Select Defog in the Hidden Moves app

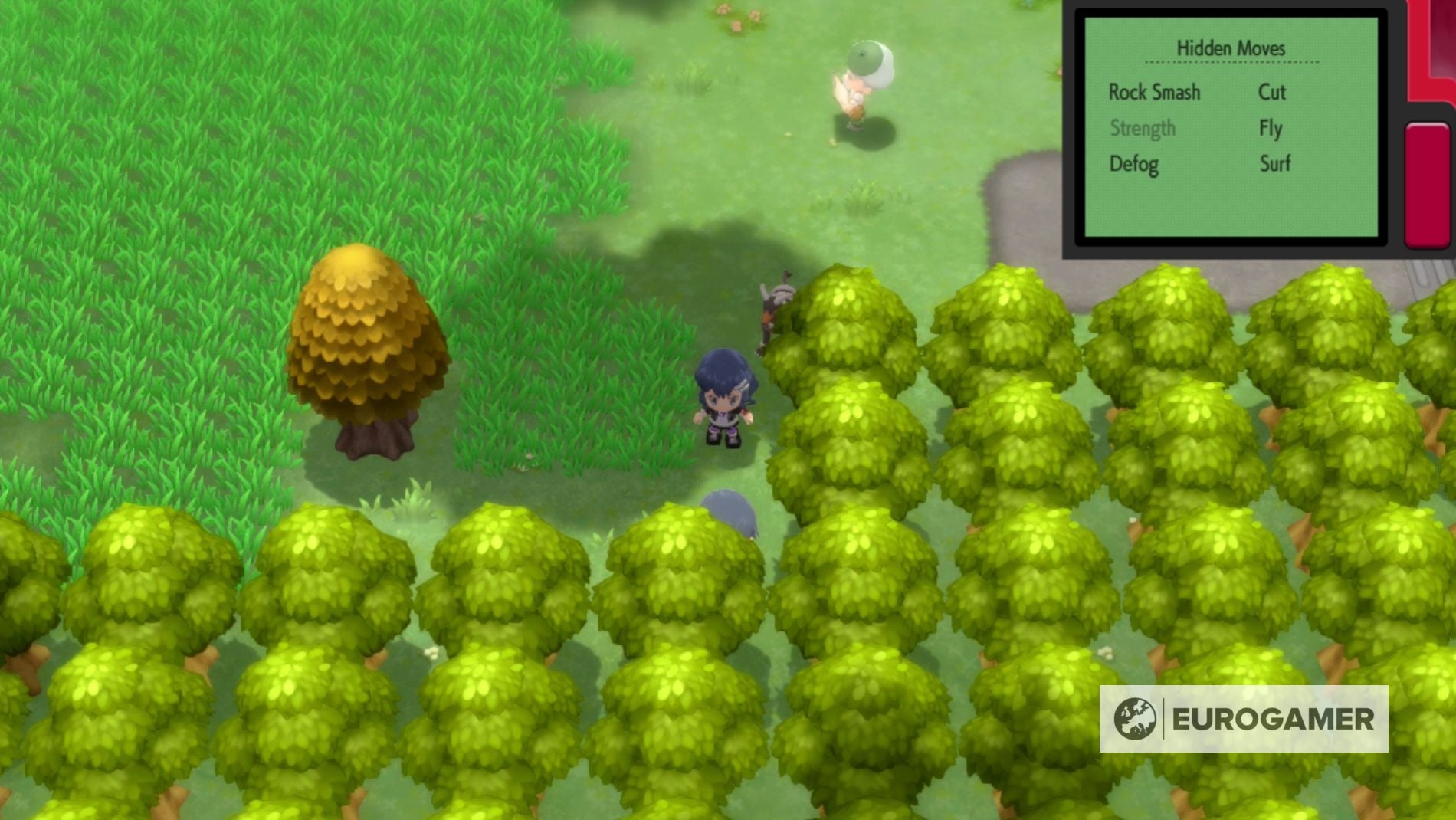1133,163
